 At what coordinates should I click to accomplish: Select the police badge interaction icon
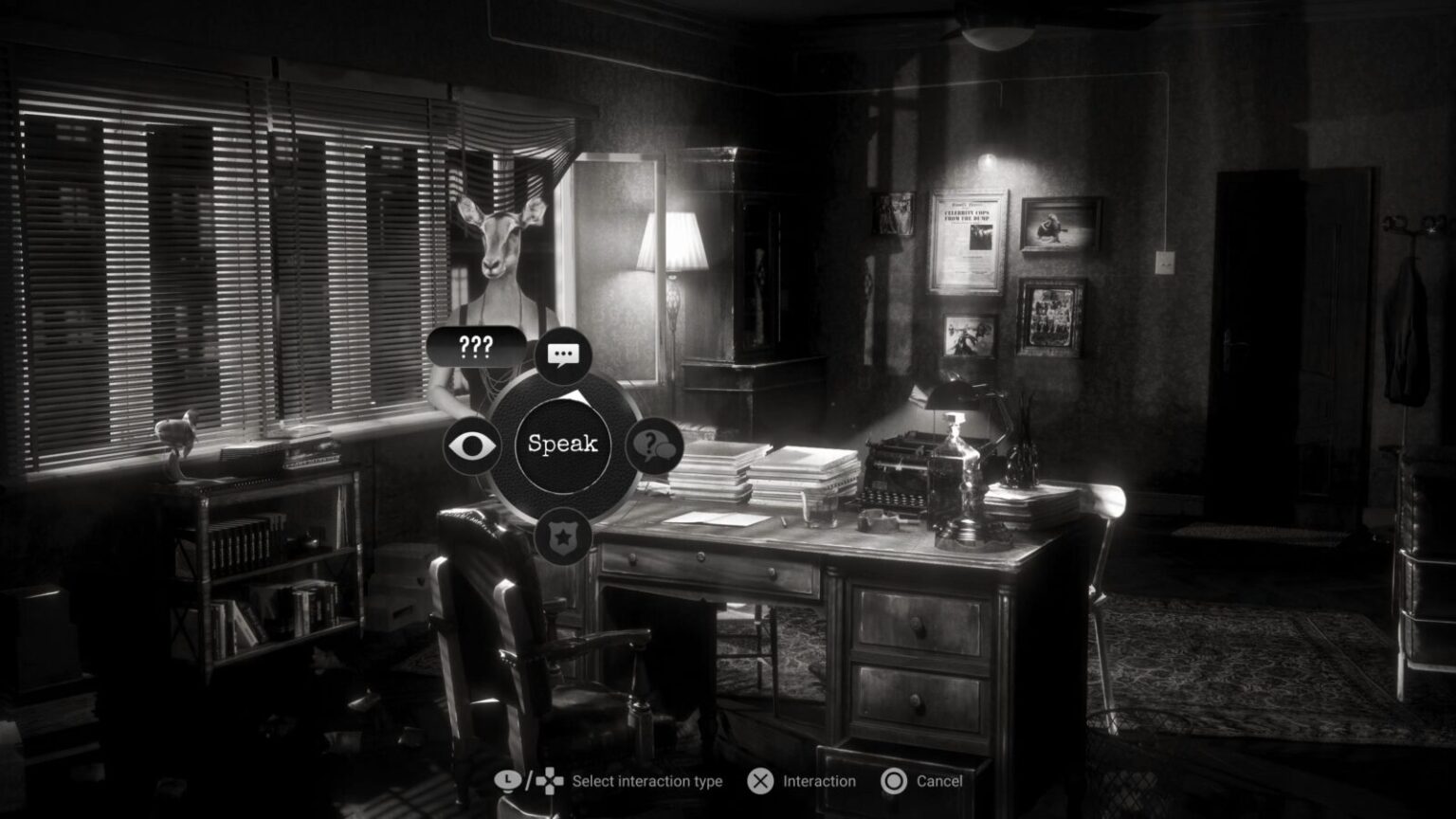563,536
